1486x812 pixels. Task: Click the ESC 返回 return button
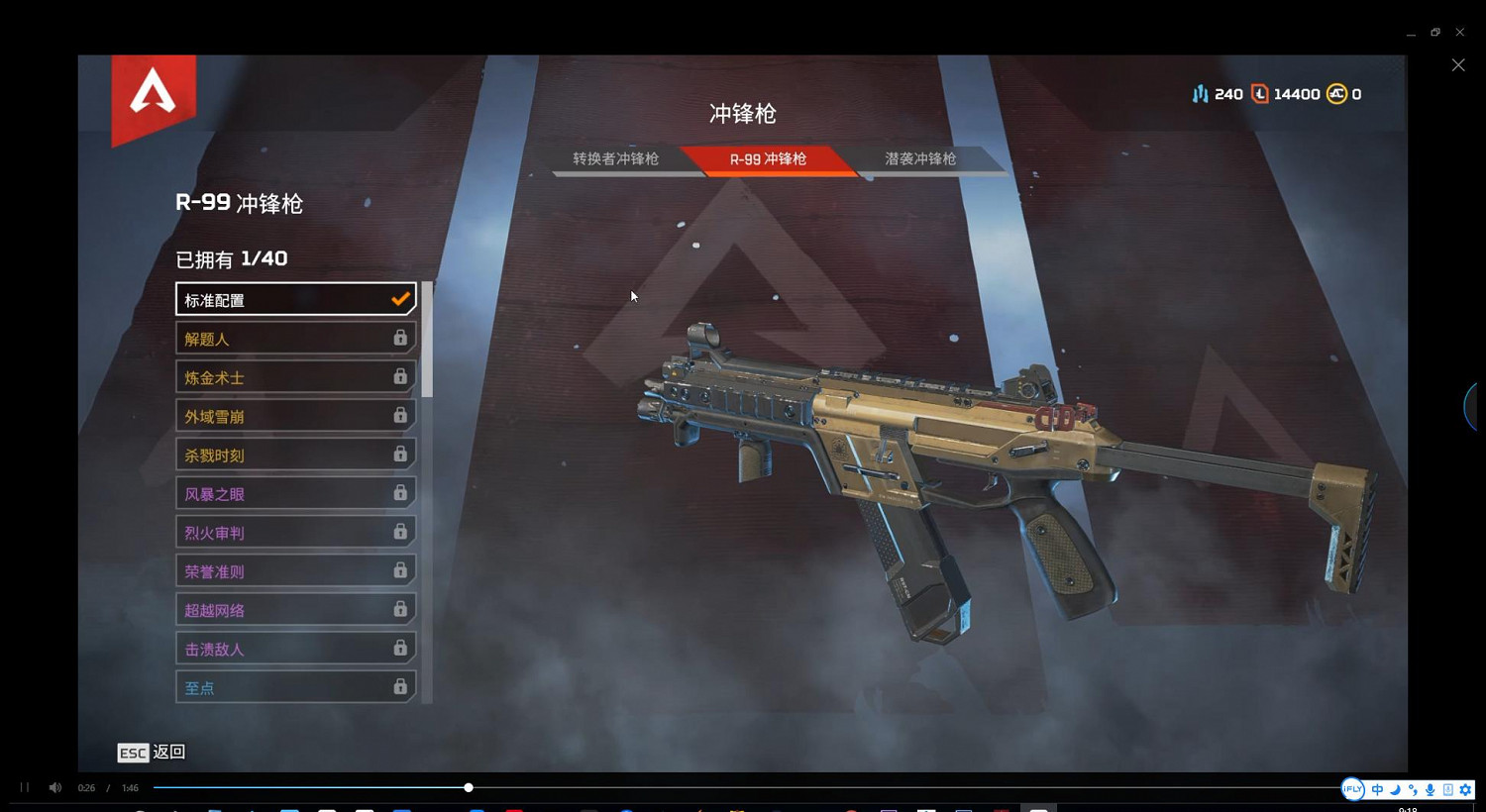point(151,753)
